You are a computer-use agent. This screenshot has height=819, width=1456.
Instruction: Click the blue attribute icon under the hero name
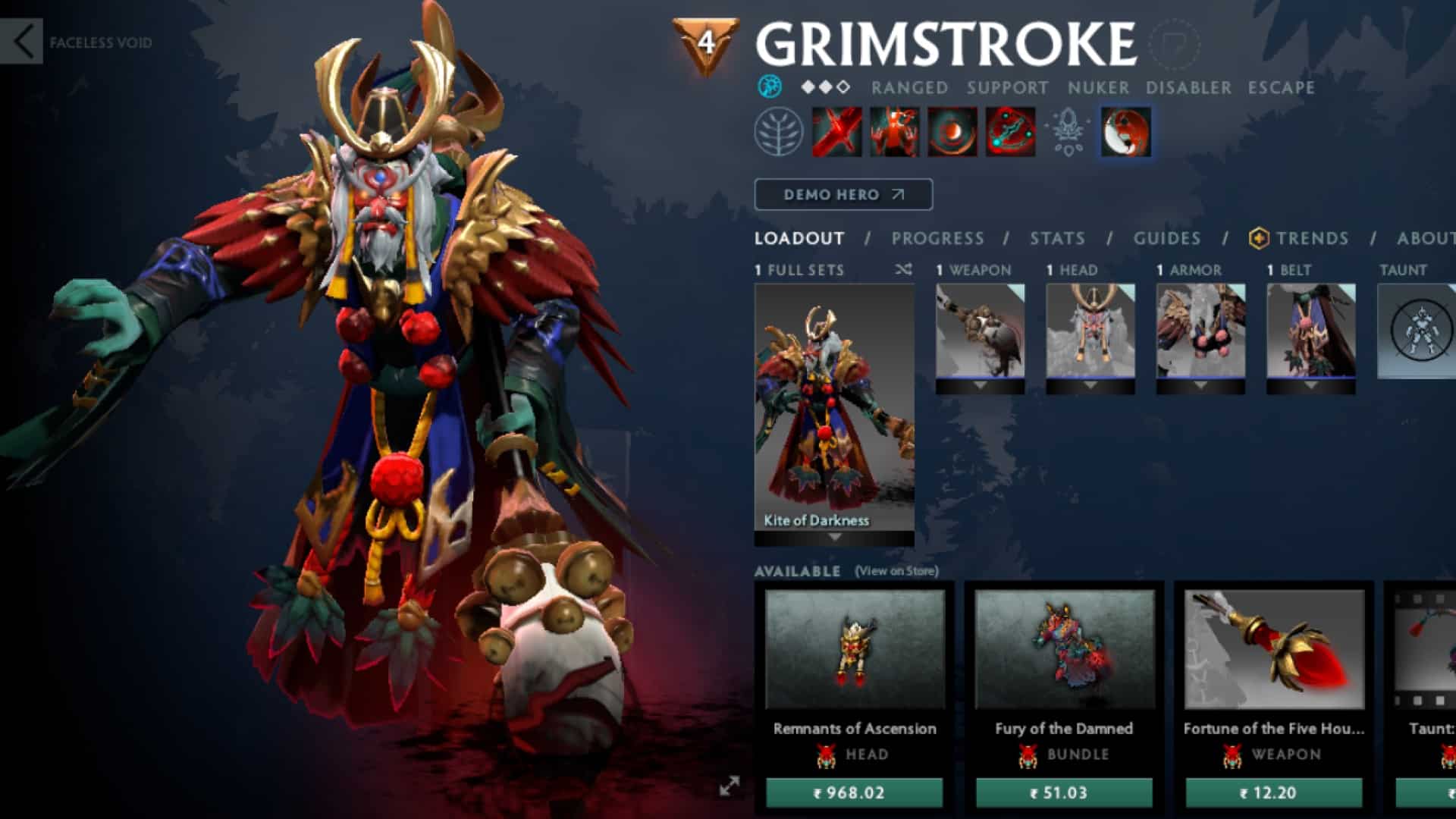(771, 88)
